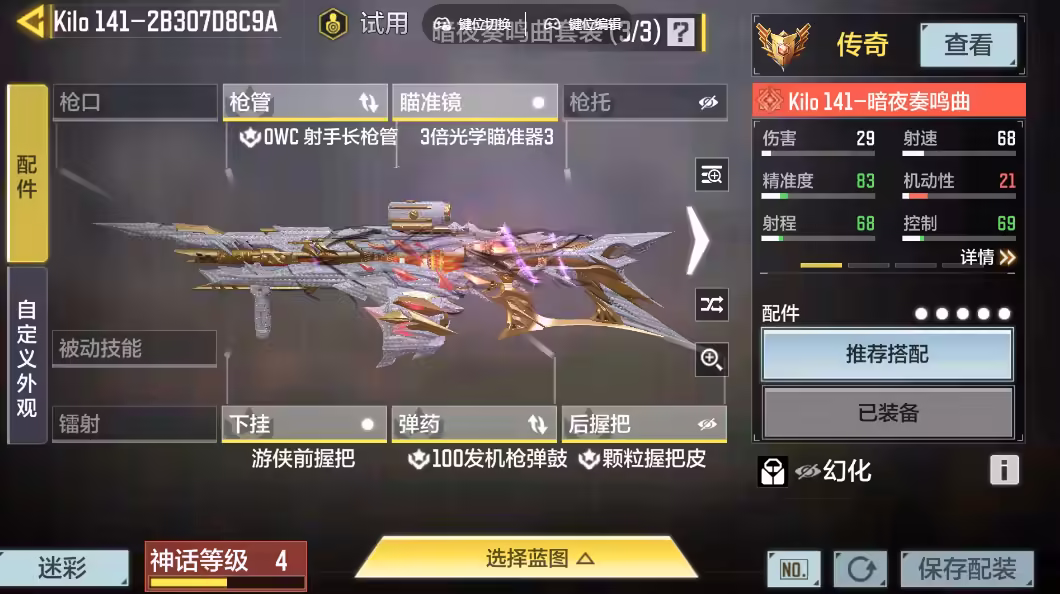Switch to the 自定义外观 tab

pos(27,356)
